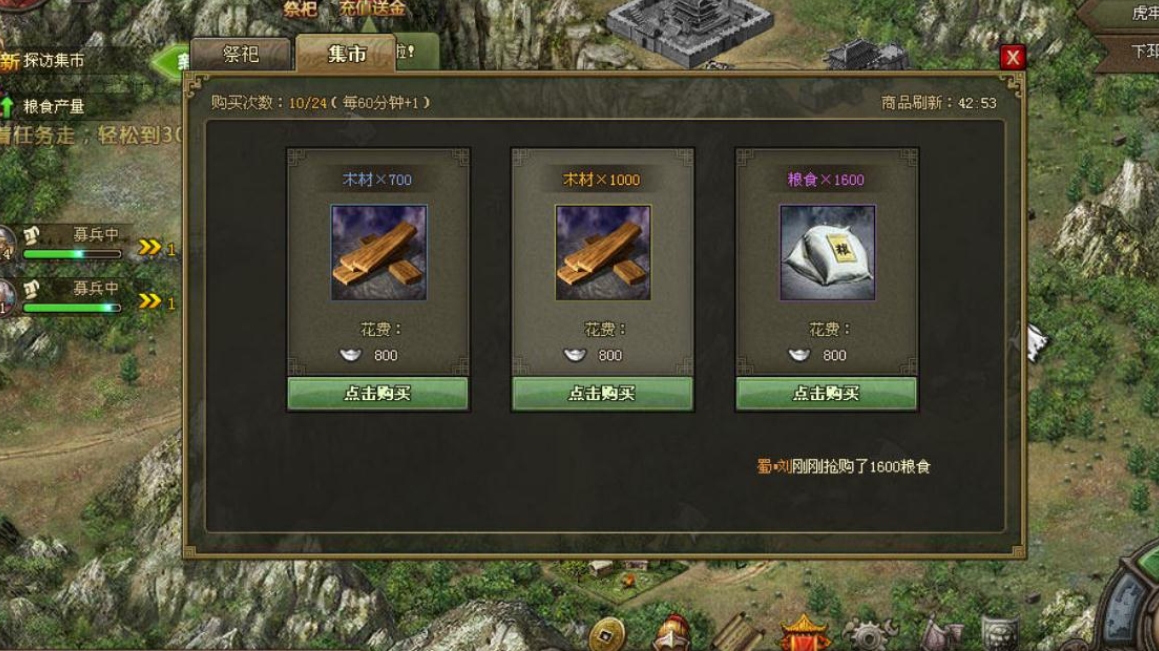This screenshot has height=651, width=1159.
Task: Open the 粮食产量 task entry
Action: 53,106
